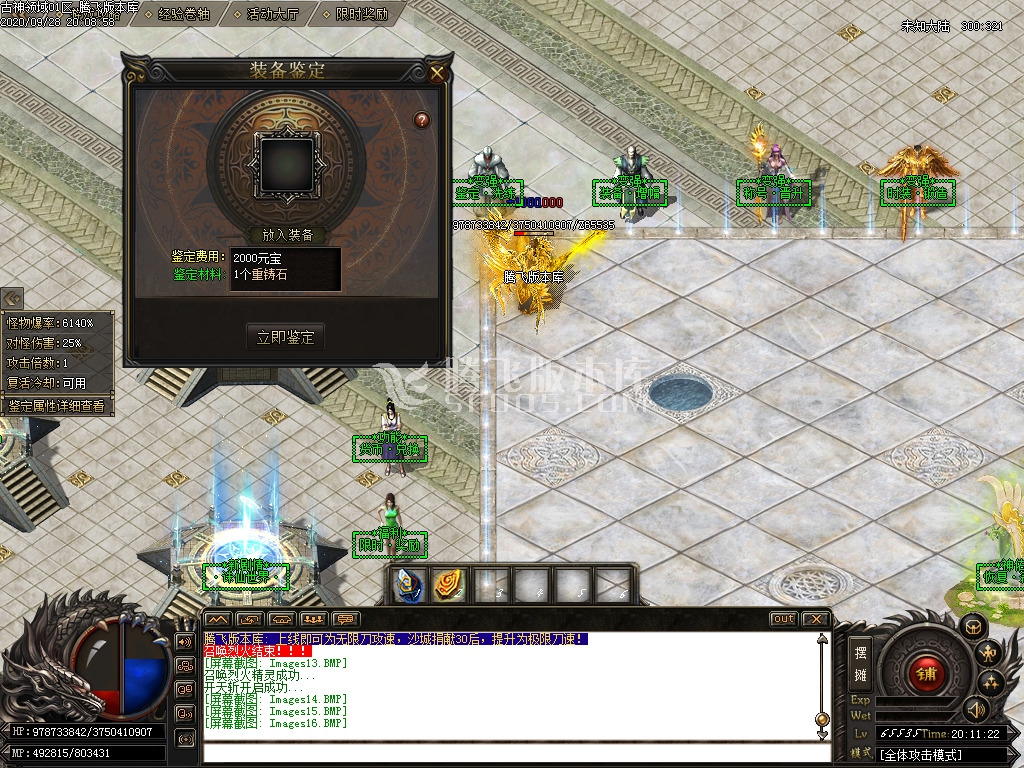Viewport: 1024px width, 768px height.
Task: Use the orange scroll hotbar slot
Action: pos(448,586)
